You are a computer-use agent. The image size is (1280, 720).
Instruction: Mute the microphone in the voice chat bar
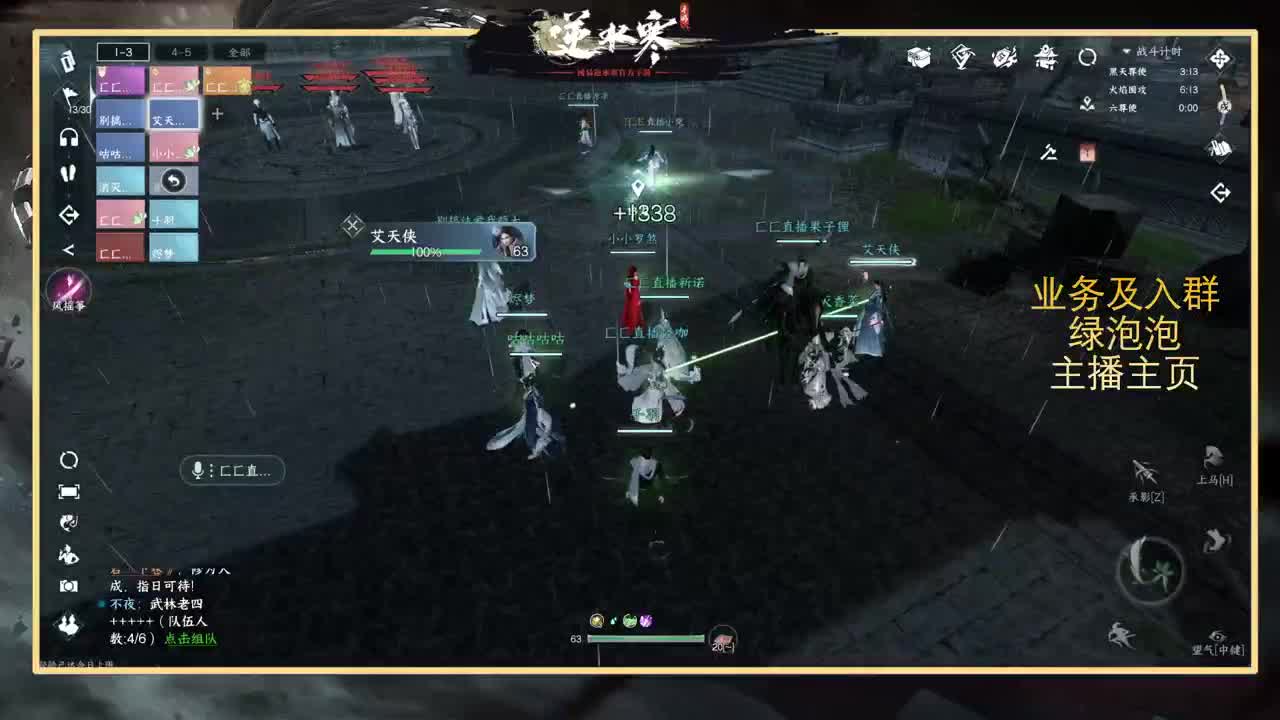[197, 470]
